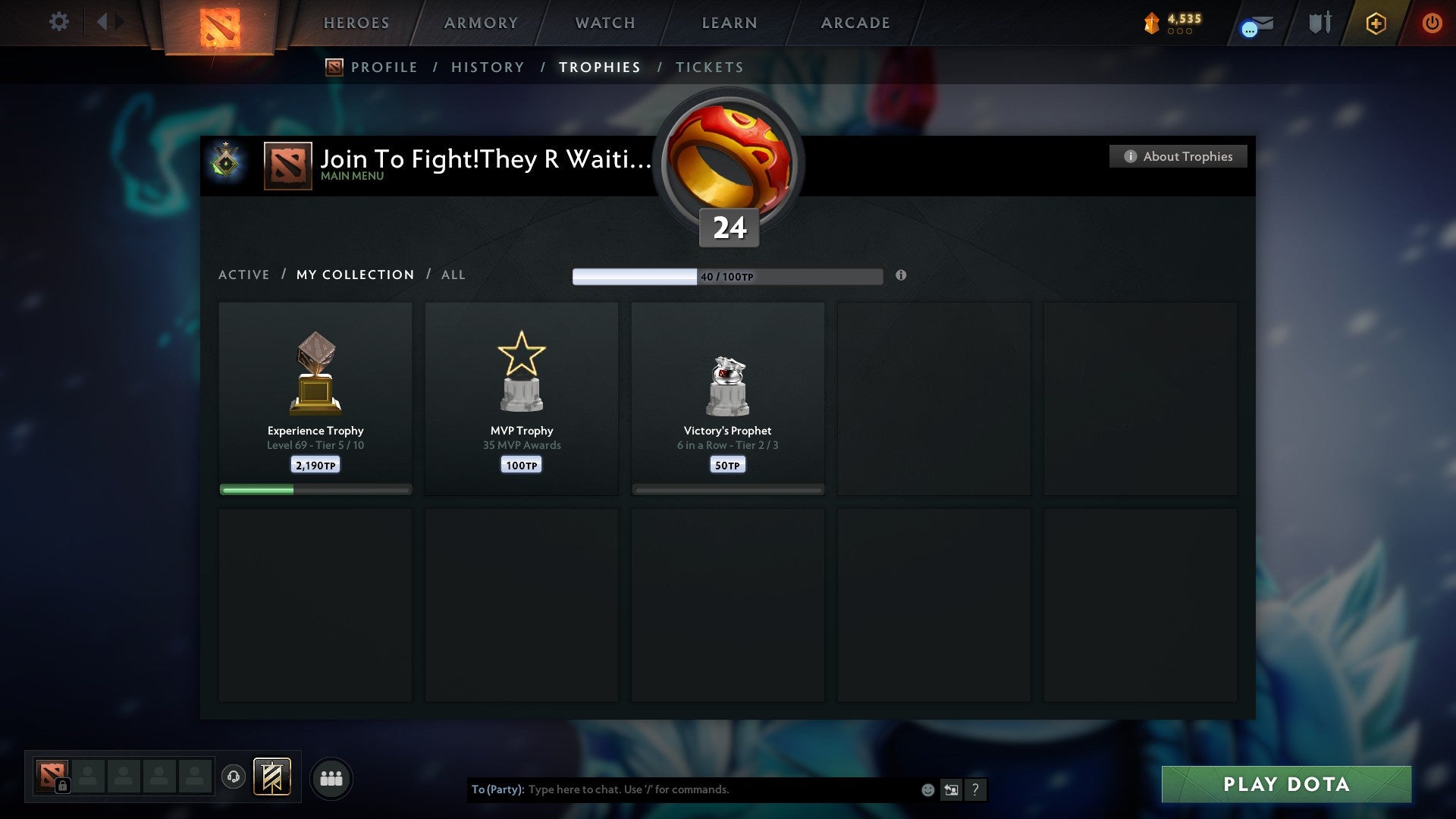
Task: Click the back navigation arrow
Action: (x=104, y=22)
